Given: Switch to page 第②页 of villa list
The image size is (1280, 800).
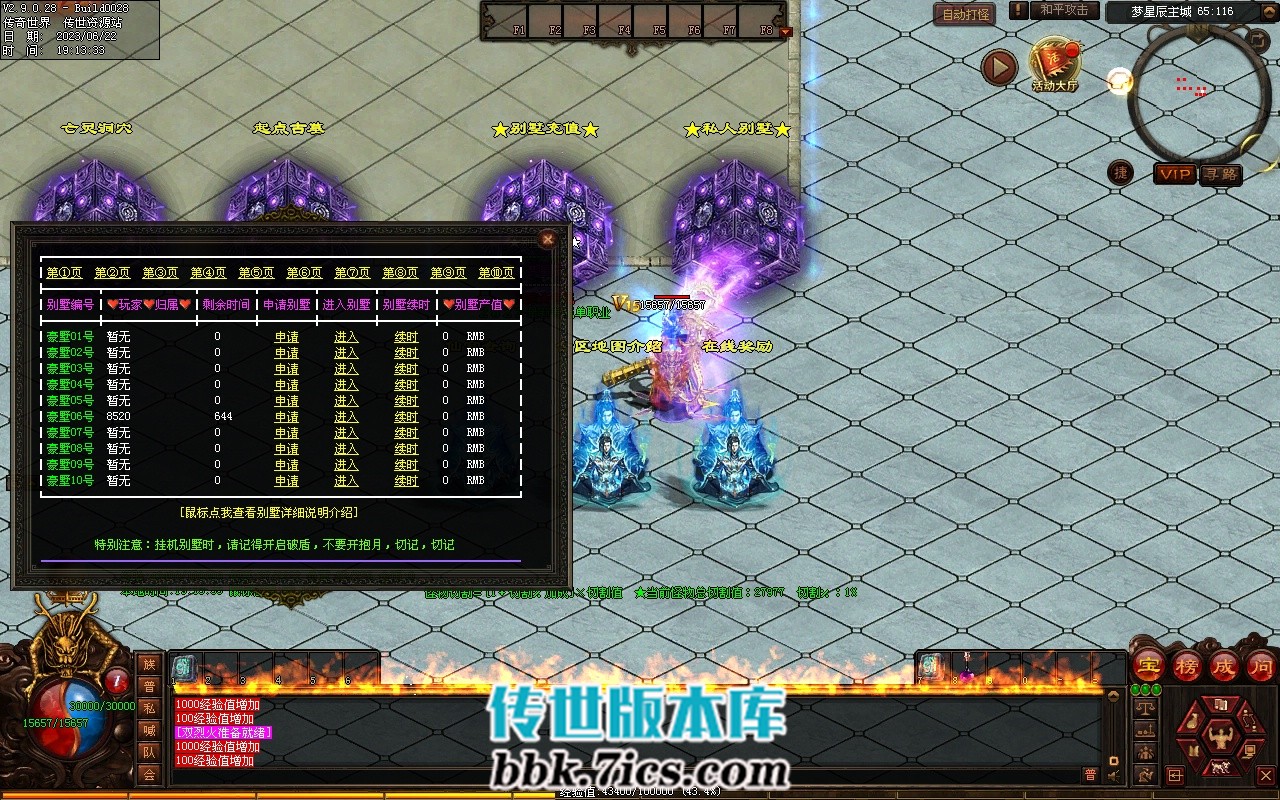Looking at the screenshot, I should (112, 273).
